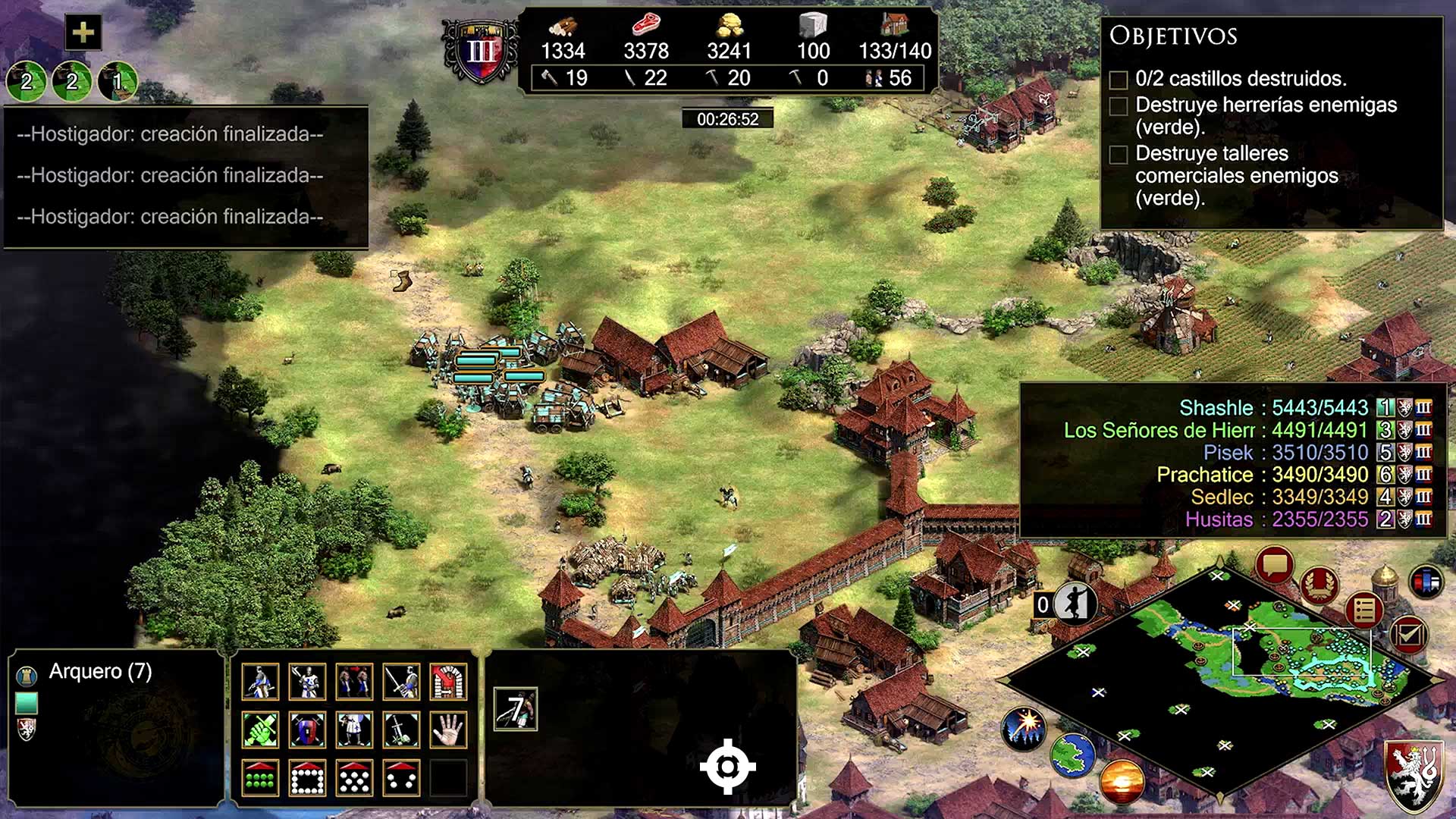
Task: Click the white lion coat of arms shield
Action: tap(1415, 775)
